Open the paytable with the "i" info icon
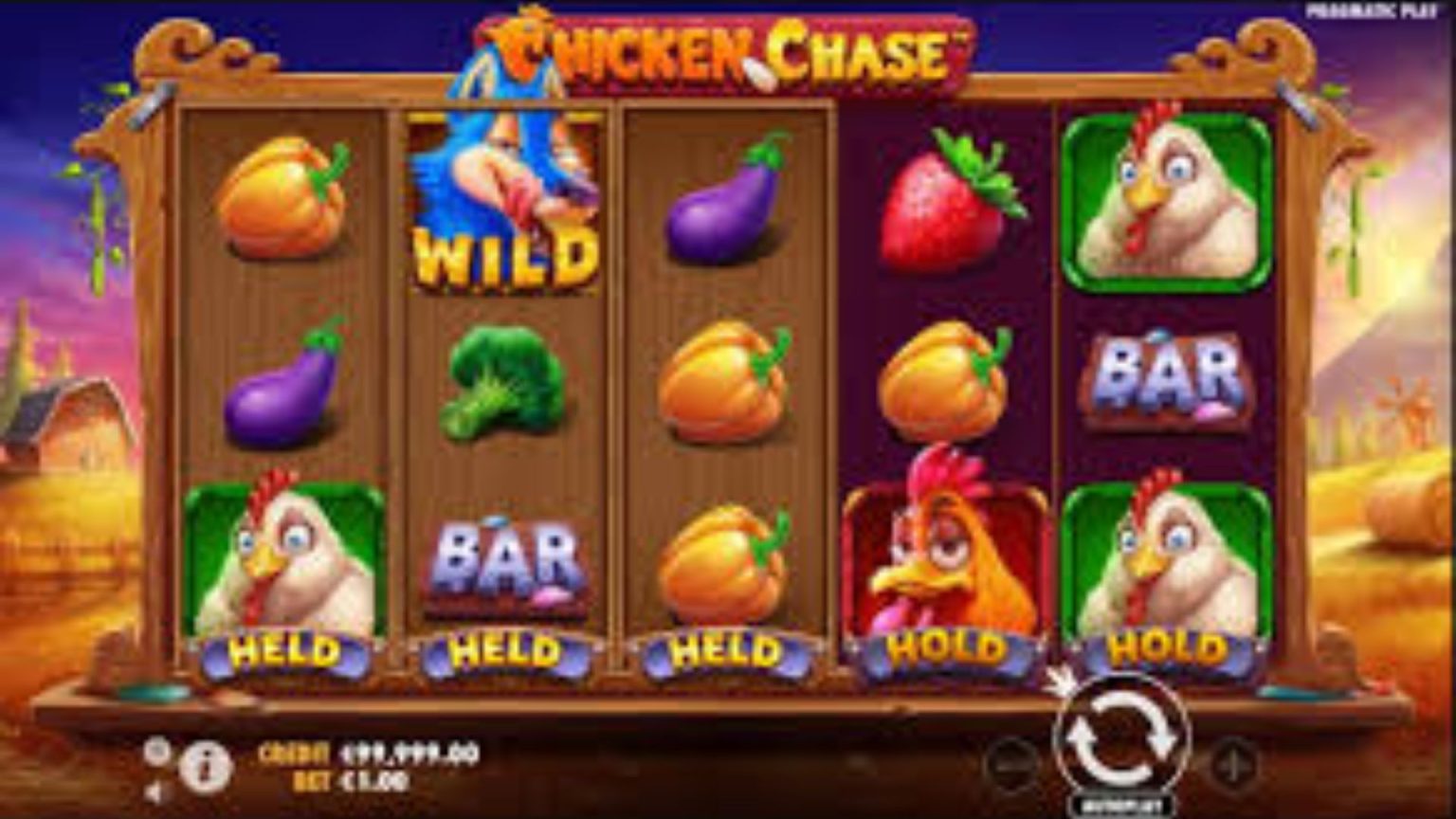 click(204, 769)
